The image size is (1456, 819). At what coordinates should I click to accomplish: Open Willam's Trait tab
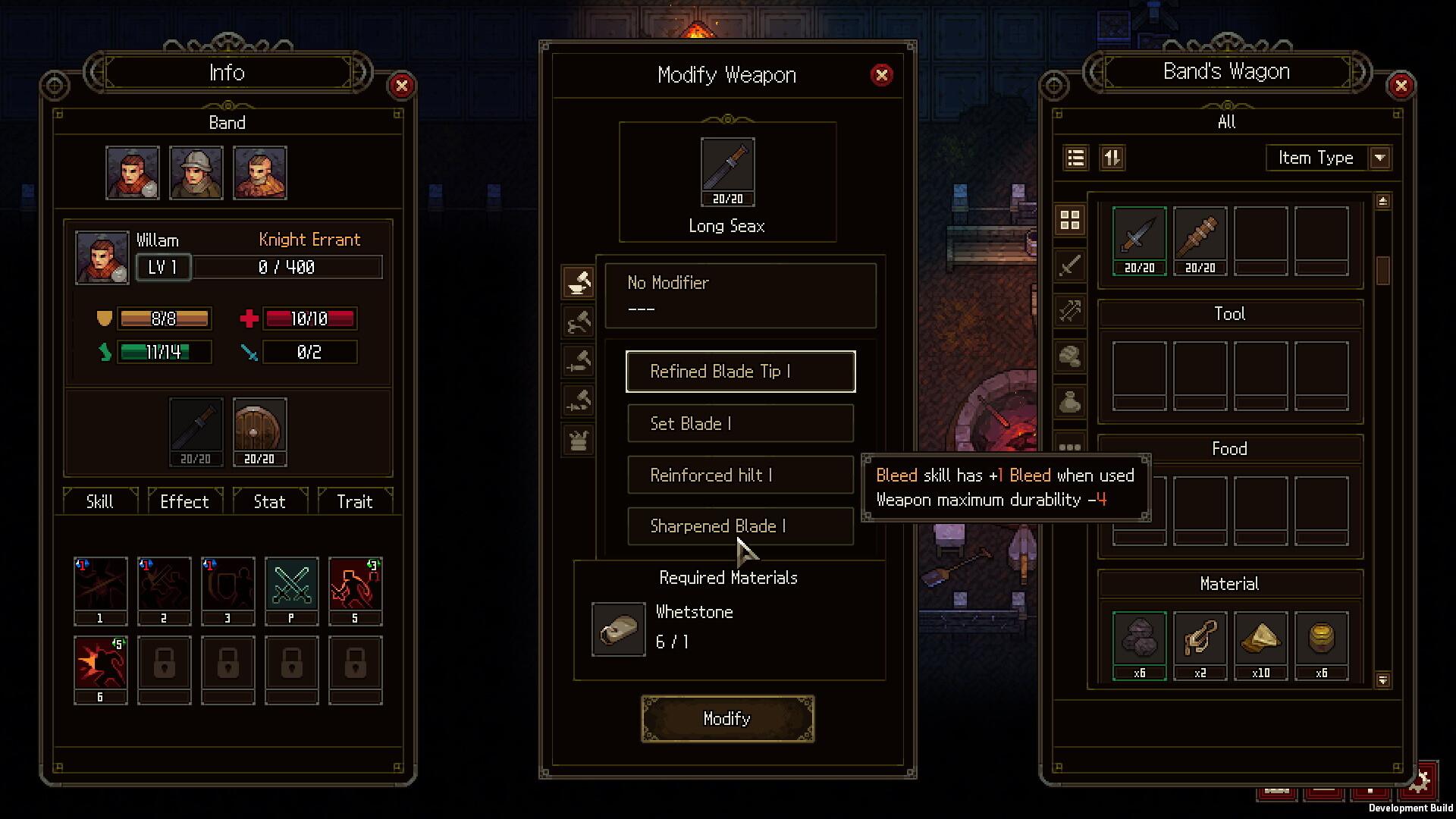(x=355, y=501)
